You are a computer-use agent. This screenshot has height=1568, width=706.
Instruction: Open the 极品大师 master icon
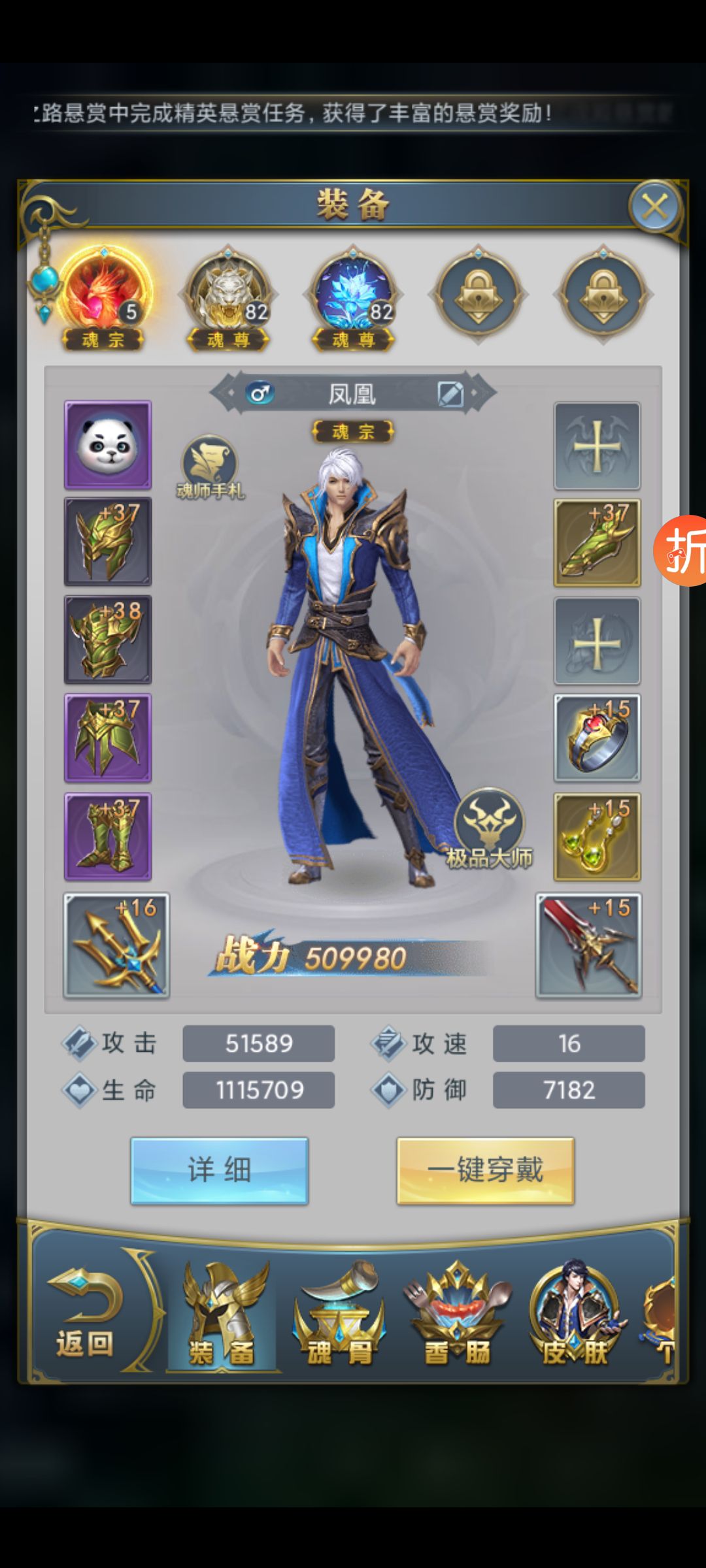[x=489, y=828]
